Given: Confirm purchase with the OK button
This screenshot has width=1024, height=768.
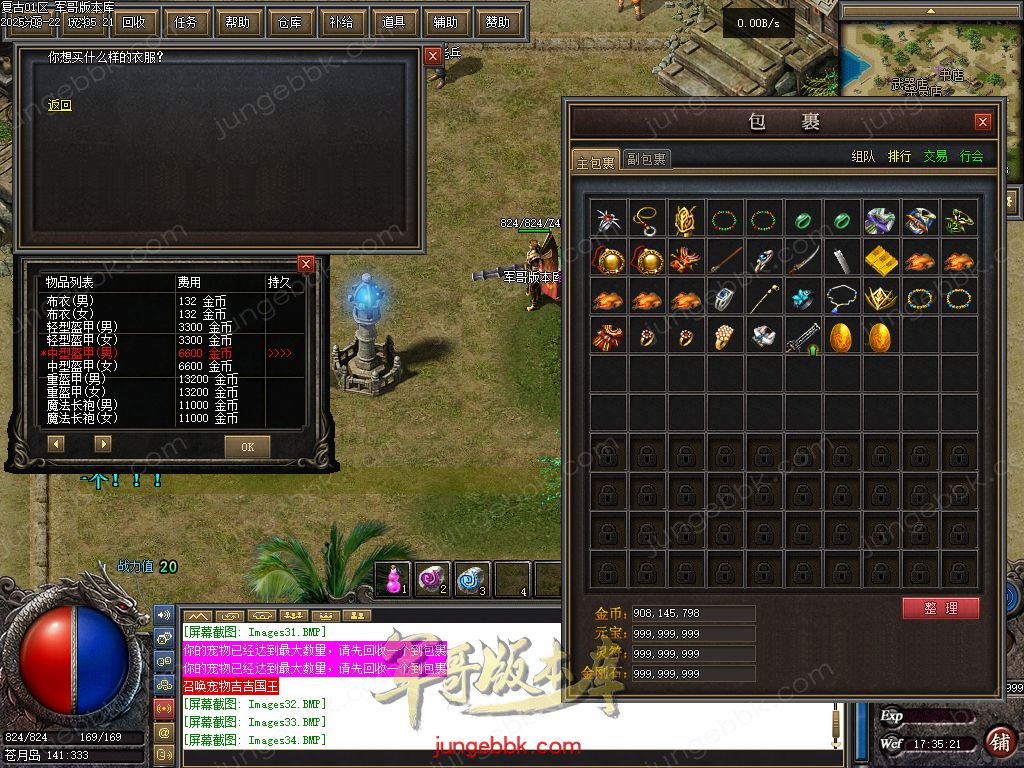Looking at the screenshot, I should (x=247, y=447).
